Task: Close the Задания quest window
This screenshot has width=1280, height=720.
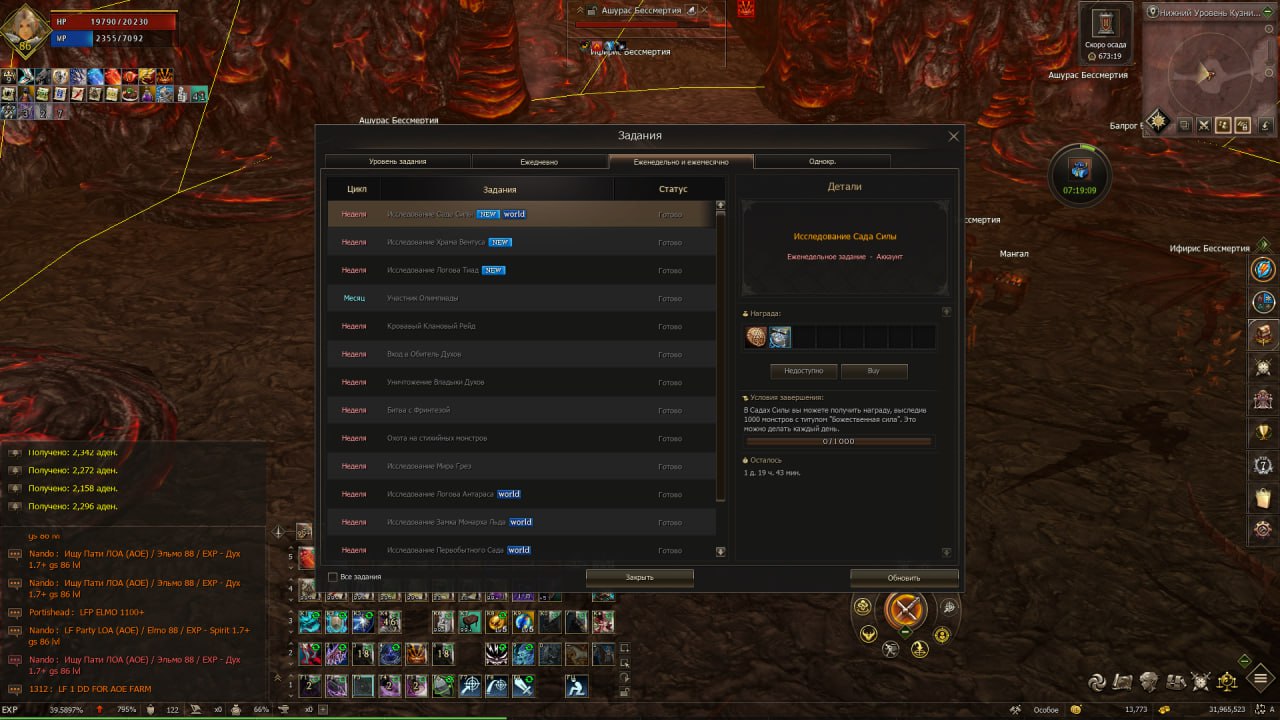Action: (x=953, y=136)
